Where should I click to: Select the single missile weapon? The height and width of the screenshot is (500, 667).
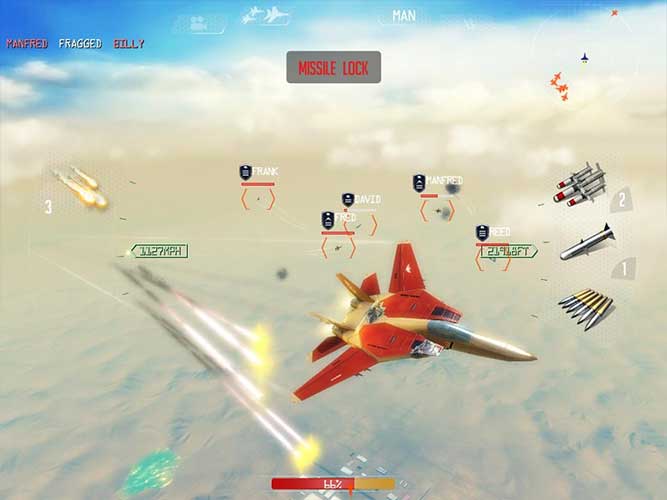[586, 242]
